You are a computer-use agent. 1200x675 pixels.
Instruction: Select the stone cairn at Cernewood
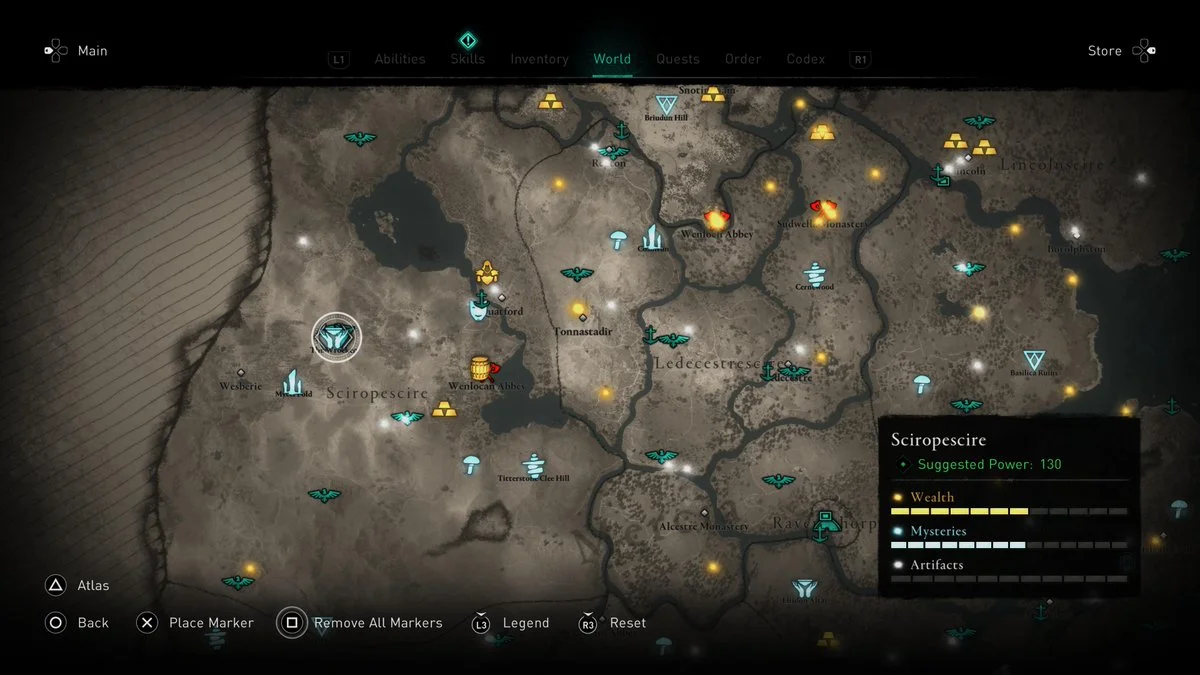(815, 272)
